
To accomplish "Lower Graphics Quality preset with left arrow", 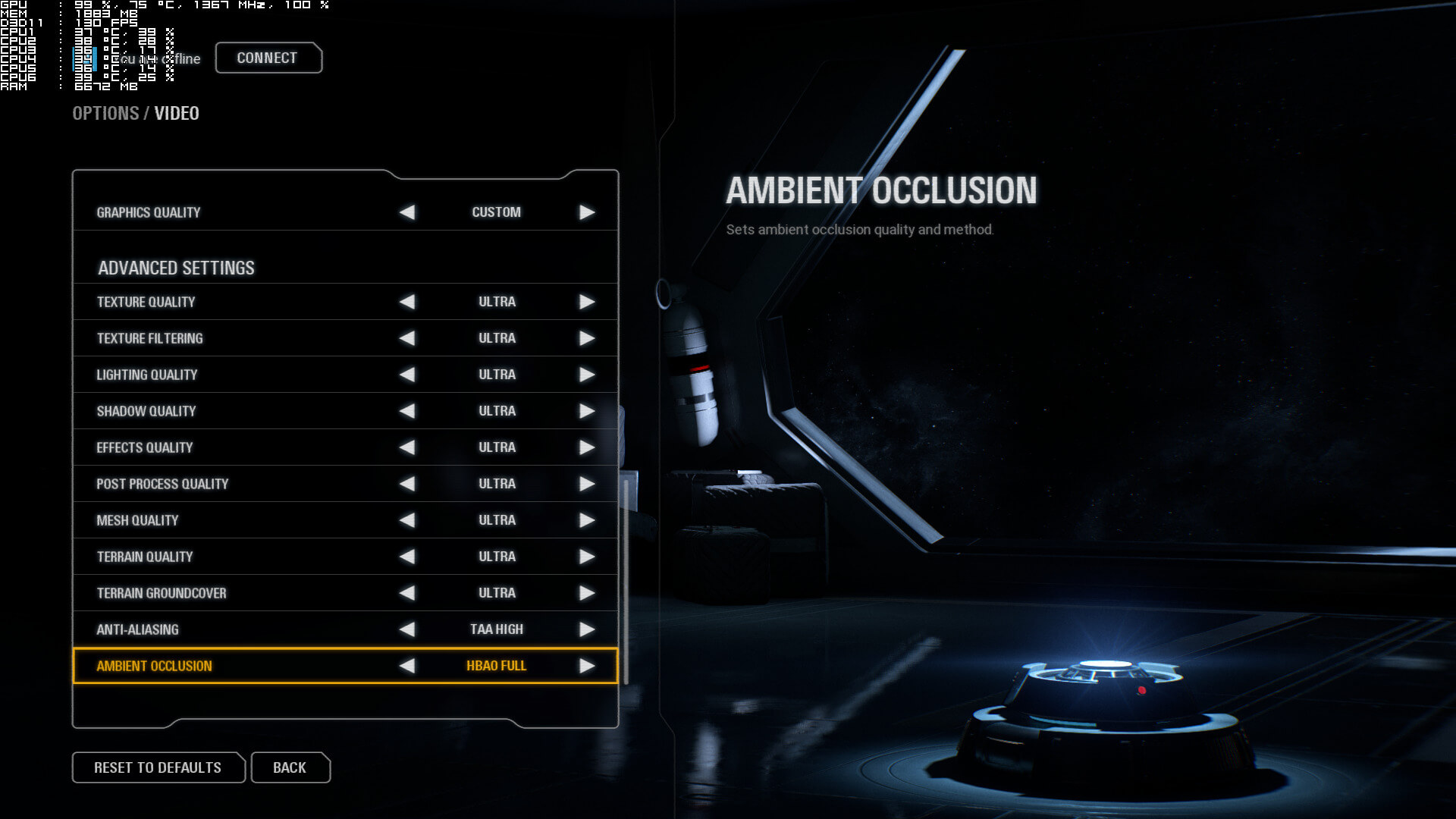I will pos(407,212).
